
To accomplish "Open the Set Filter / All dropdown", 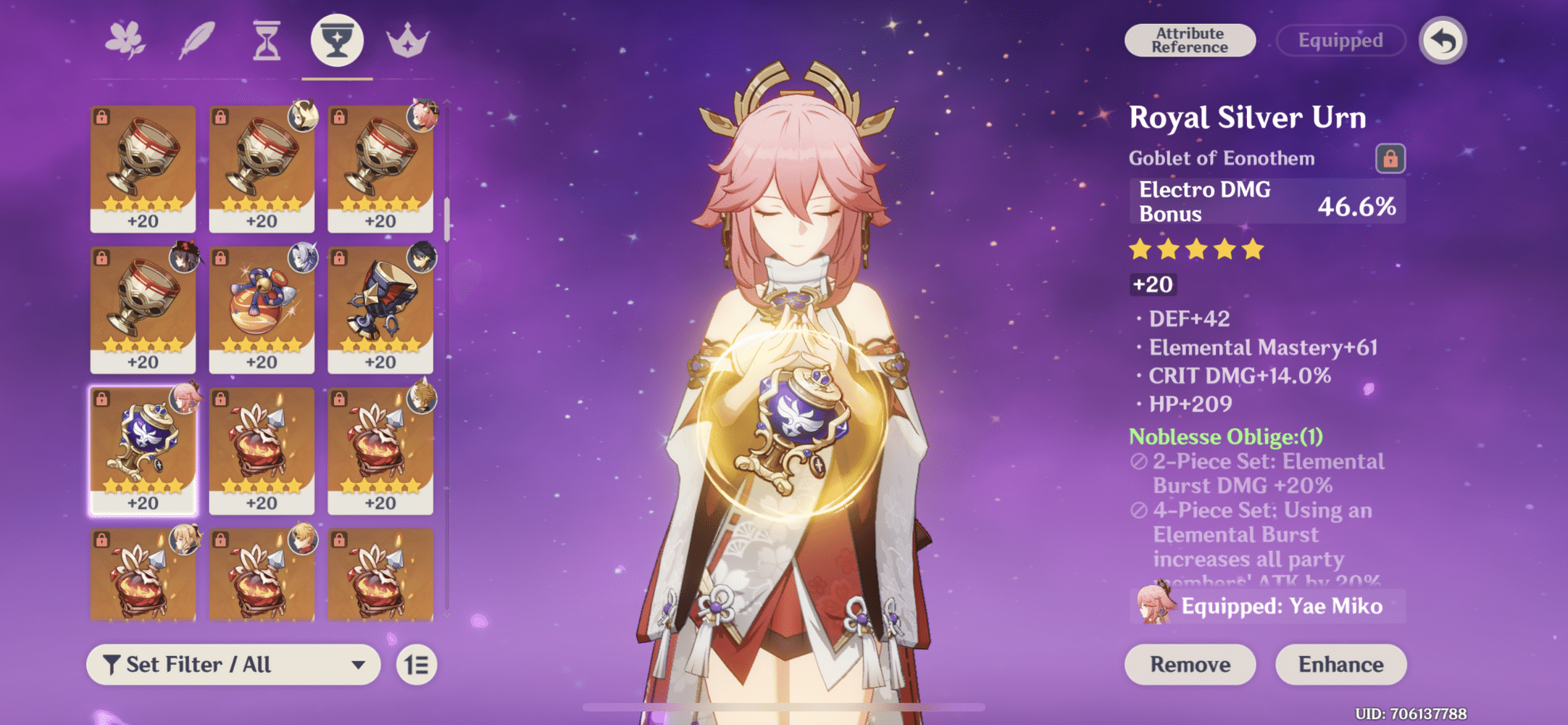I will pyautogui.click(x=232, y=664).
